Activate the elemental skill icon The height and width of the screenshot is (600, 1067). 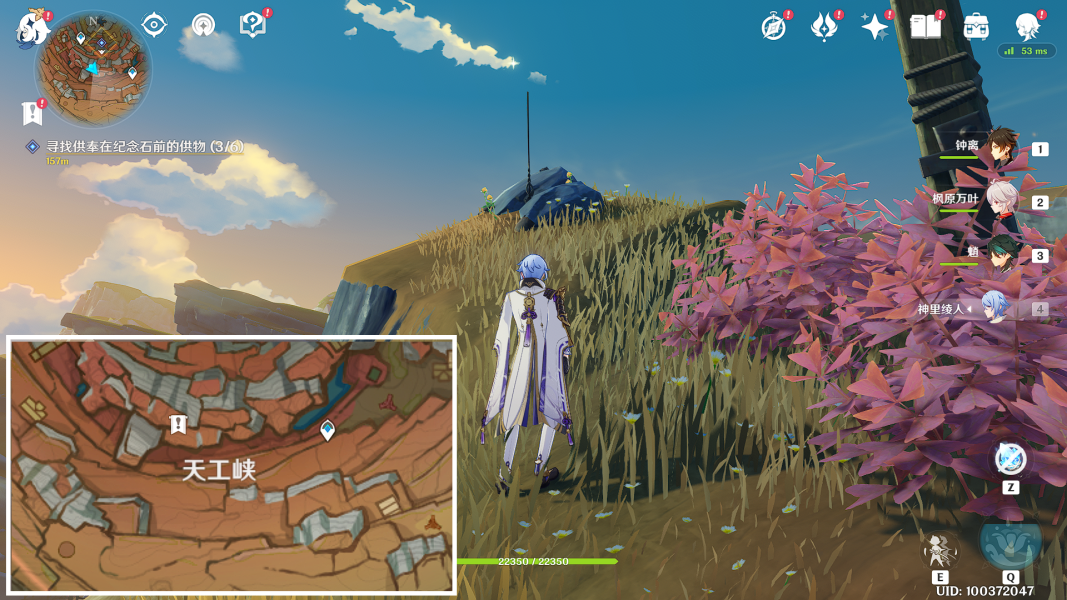click(940, 550)
